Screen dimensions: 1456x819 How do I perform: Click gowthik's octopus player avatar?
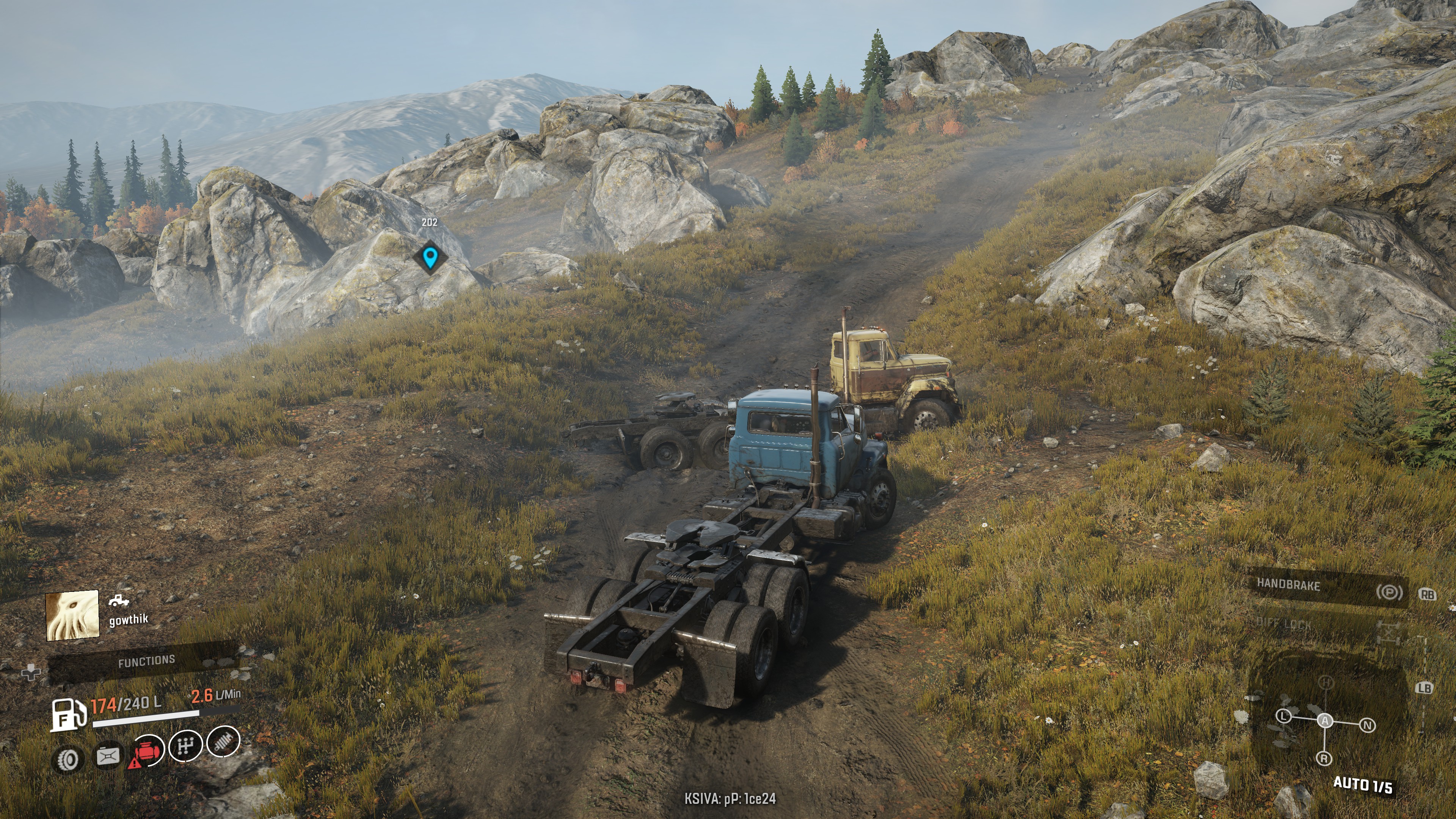point(72,615)
